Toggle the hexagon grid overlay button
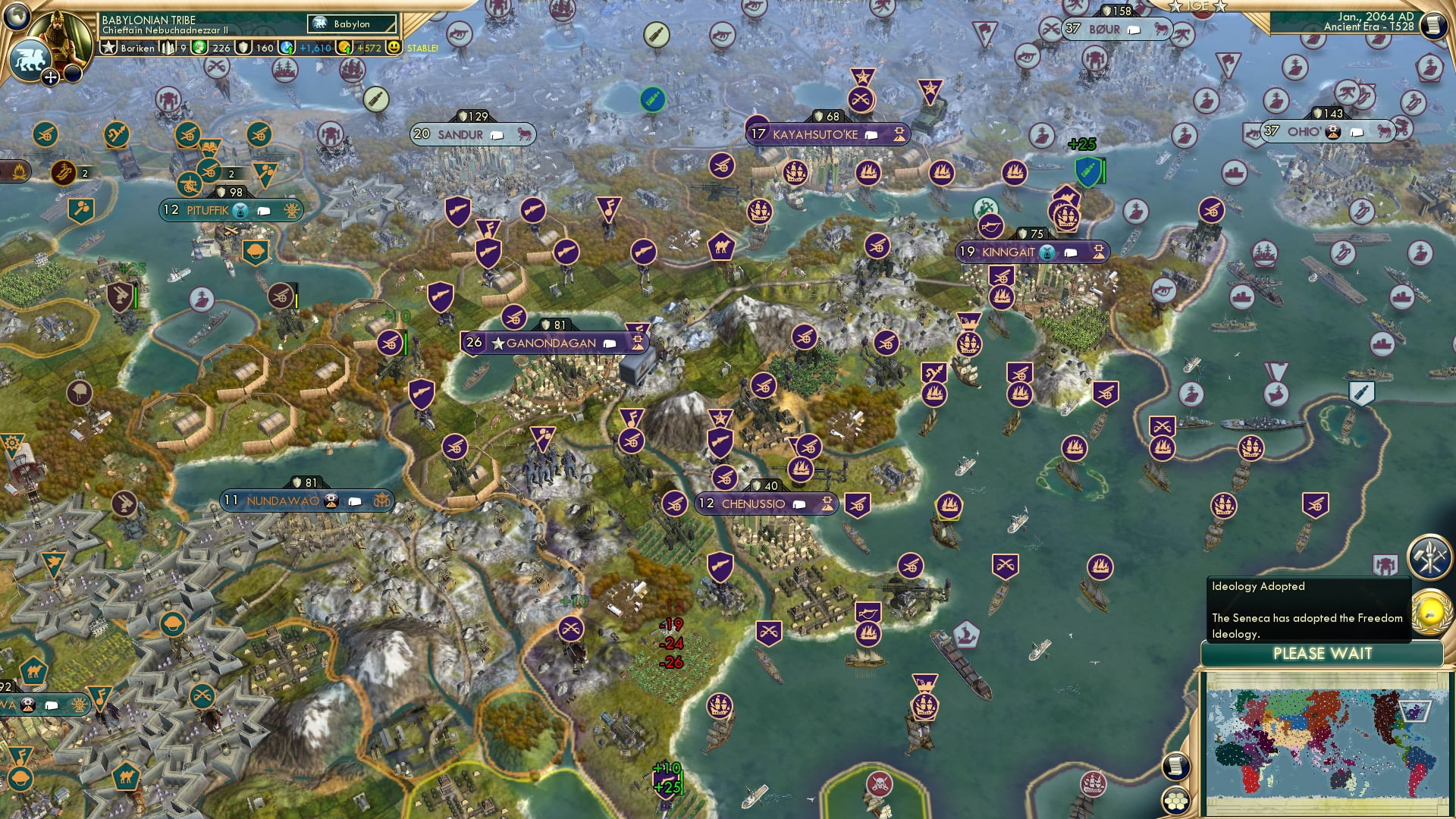Screen dimensions: 1456x819 tap(1176, 800)
